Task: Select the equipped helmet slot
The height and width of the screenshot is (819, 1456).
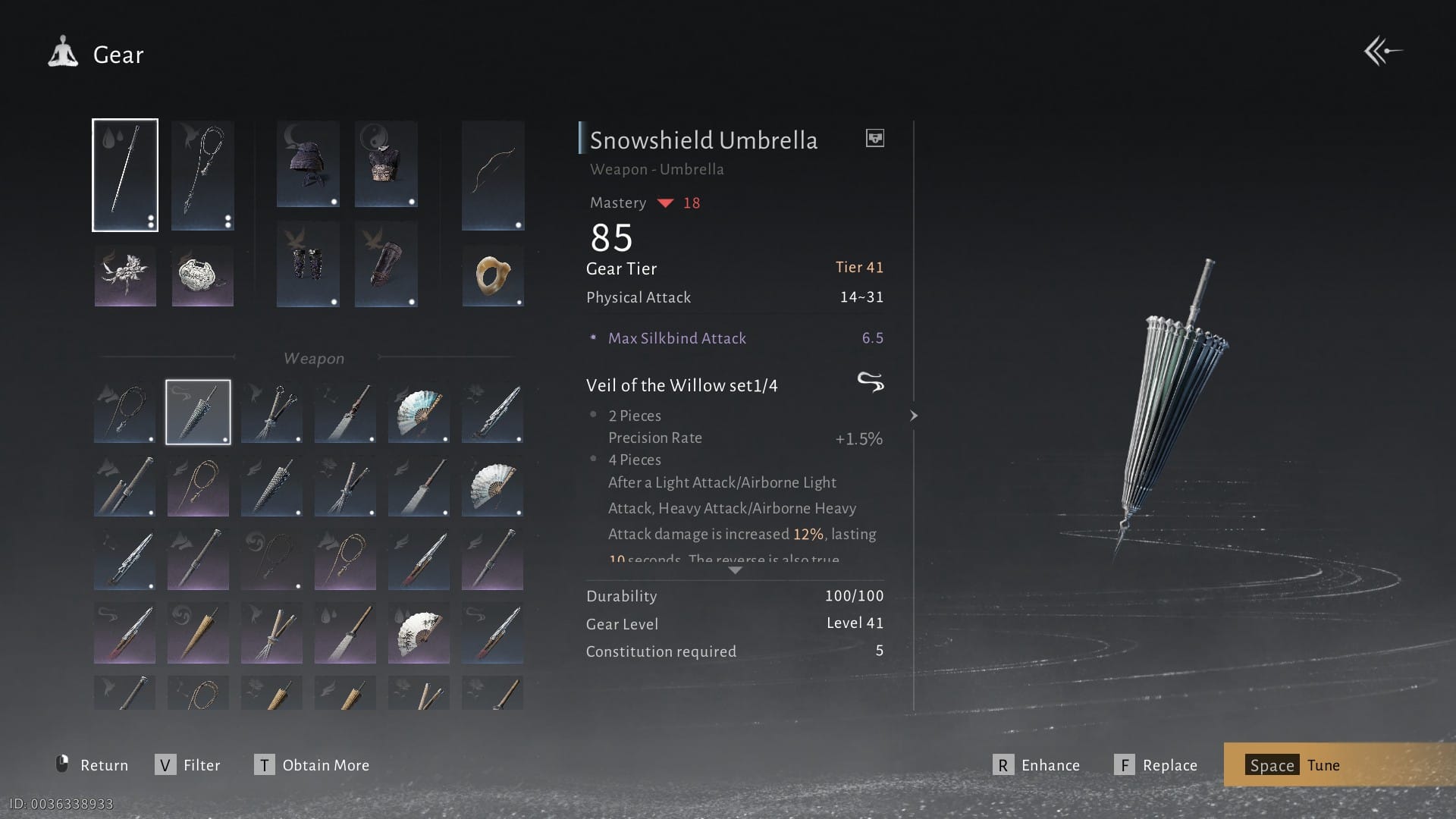Action: (x=308, y=164)
